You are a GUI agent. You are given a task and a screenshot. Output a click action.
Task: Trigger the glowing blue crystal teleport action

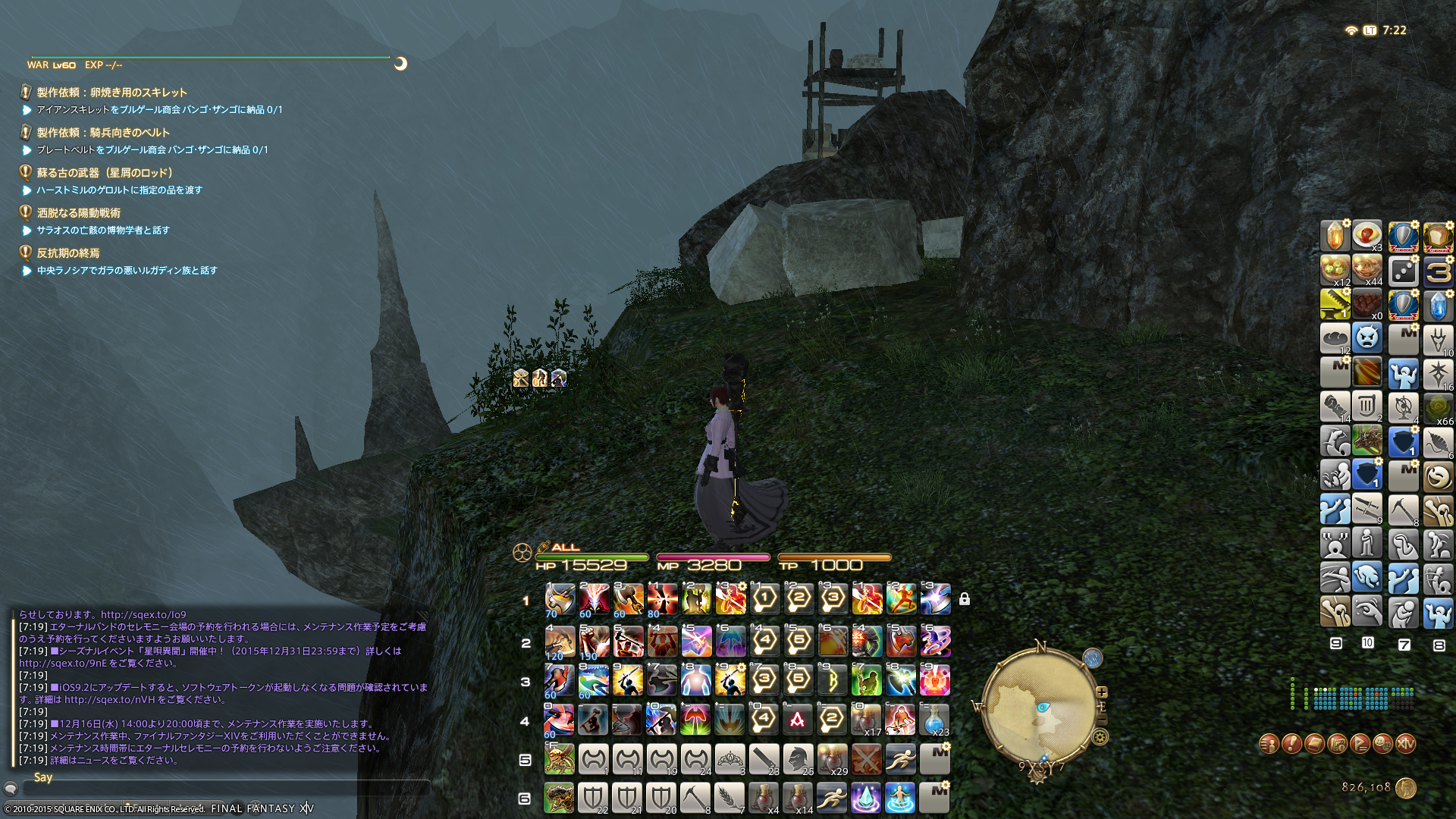(x=866, y=799)
